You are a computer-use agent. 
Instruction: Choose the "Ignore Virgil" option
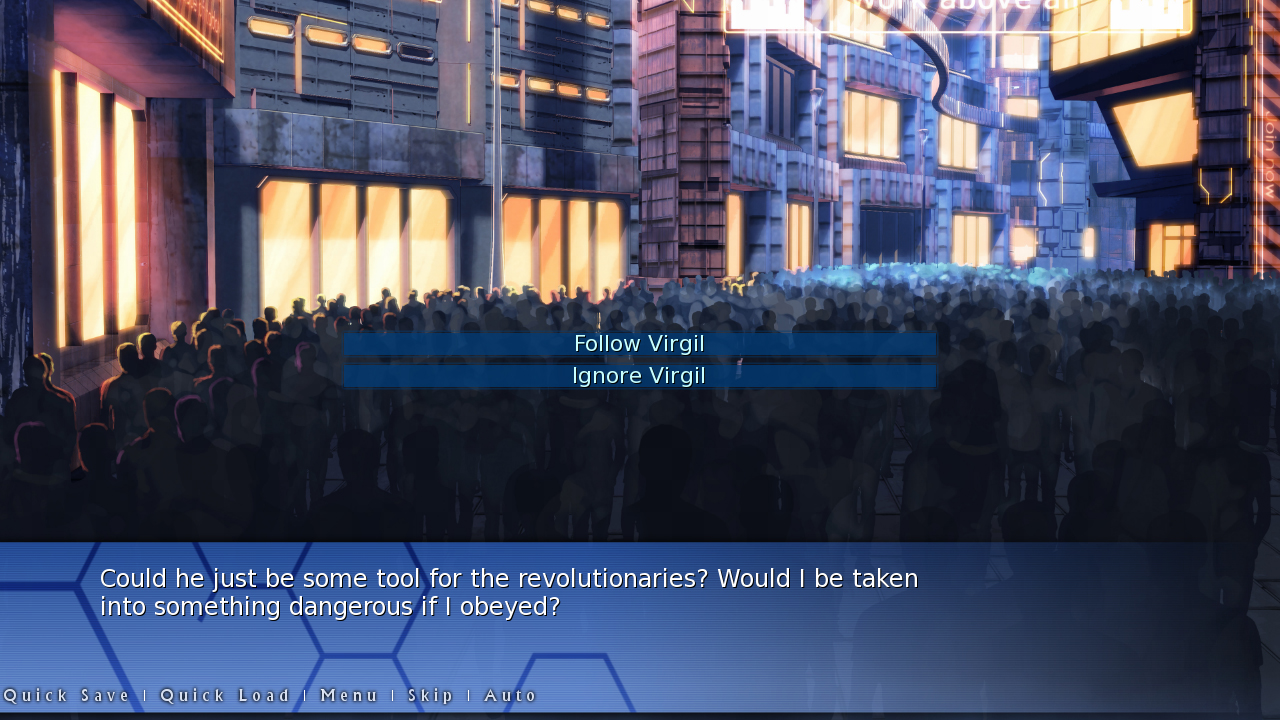pos(639,375)
